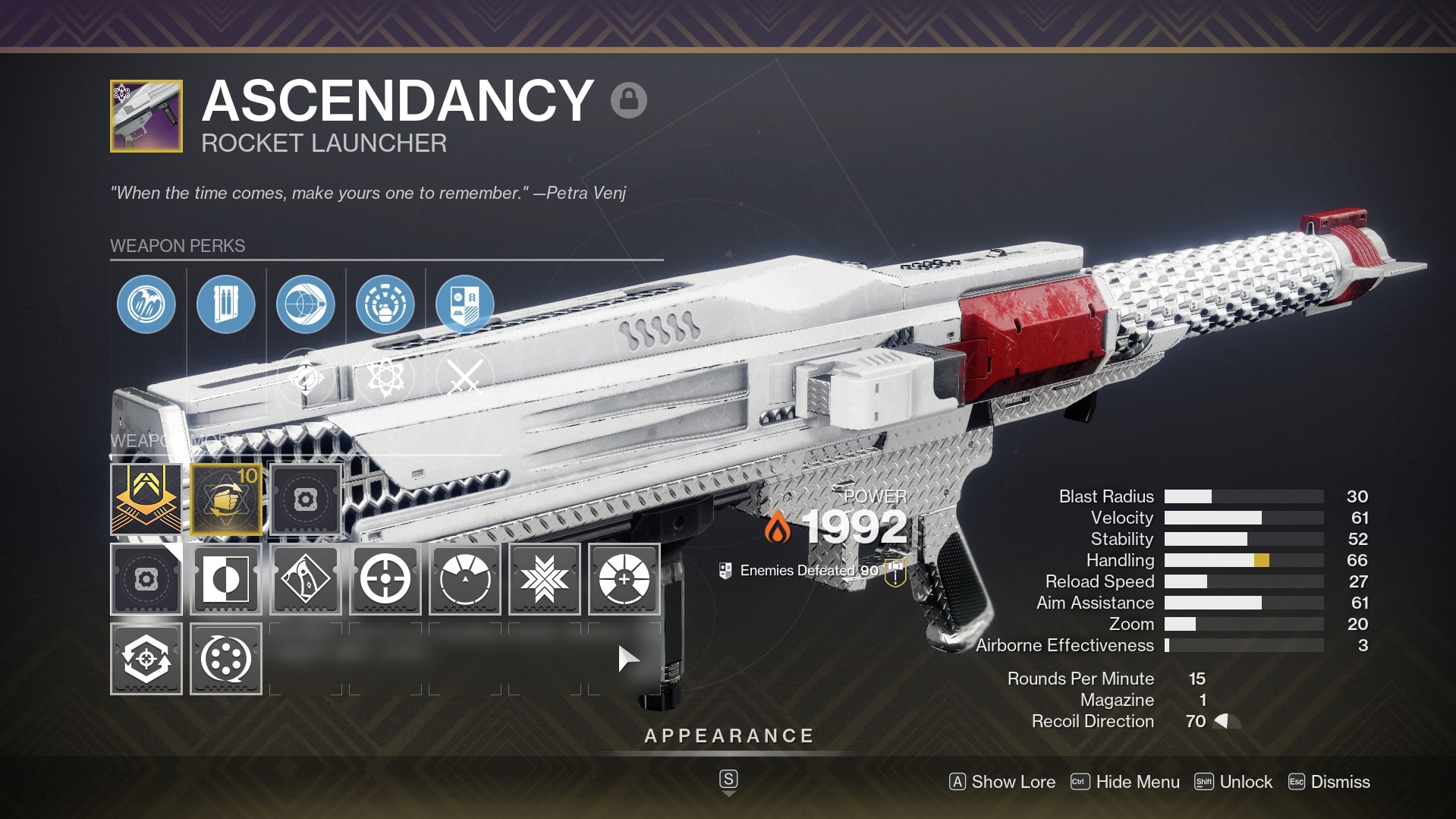
Task: Select the faded atom star perk icon
Action: pos(385,377)
